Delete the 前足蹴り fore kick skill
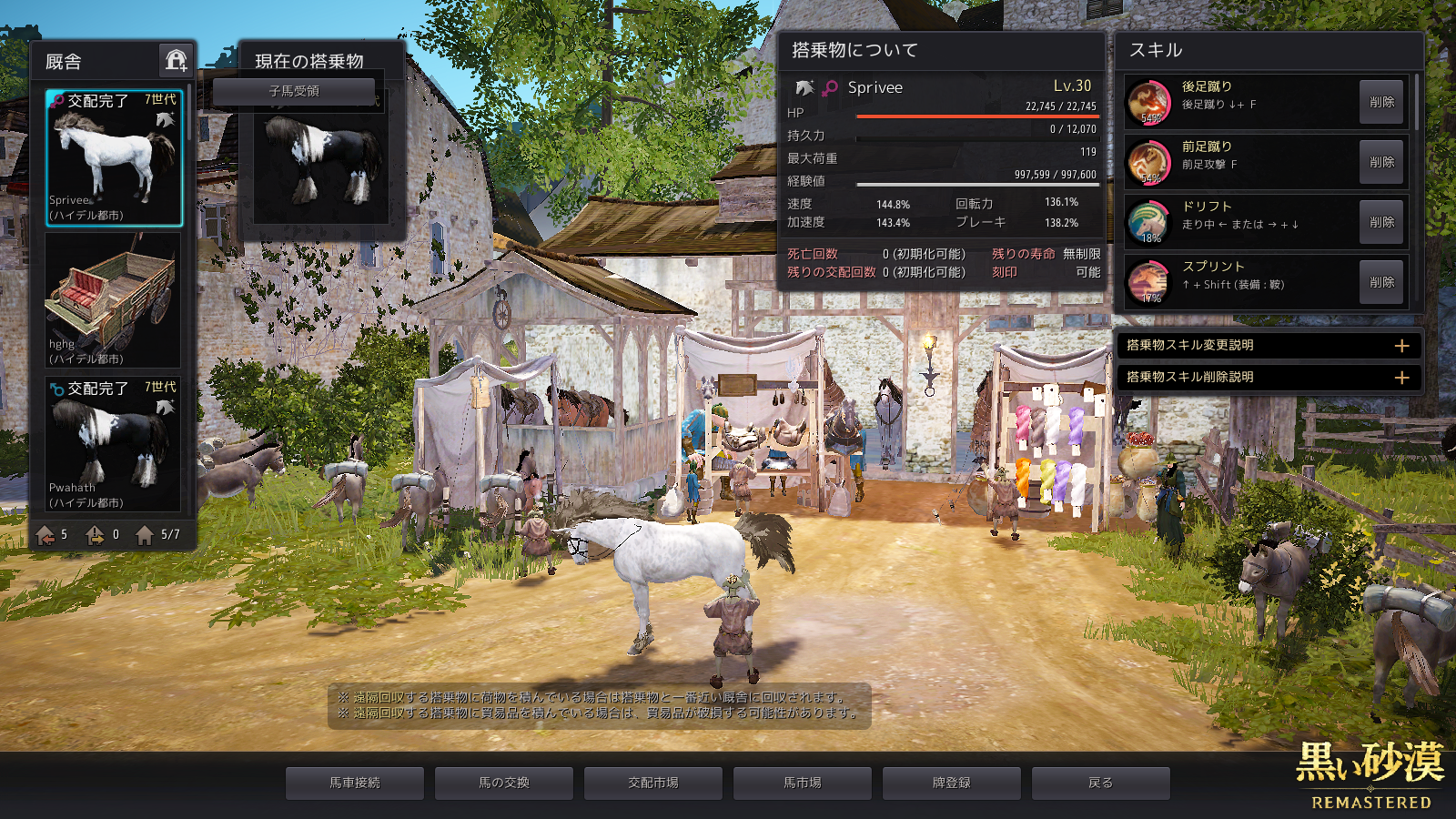Image resolution: width=1456 pixels, height=819 pixels. (1381, 162)
